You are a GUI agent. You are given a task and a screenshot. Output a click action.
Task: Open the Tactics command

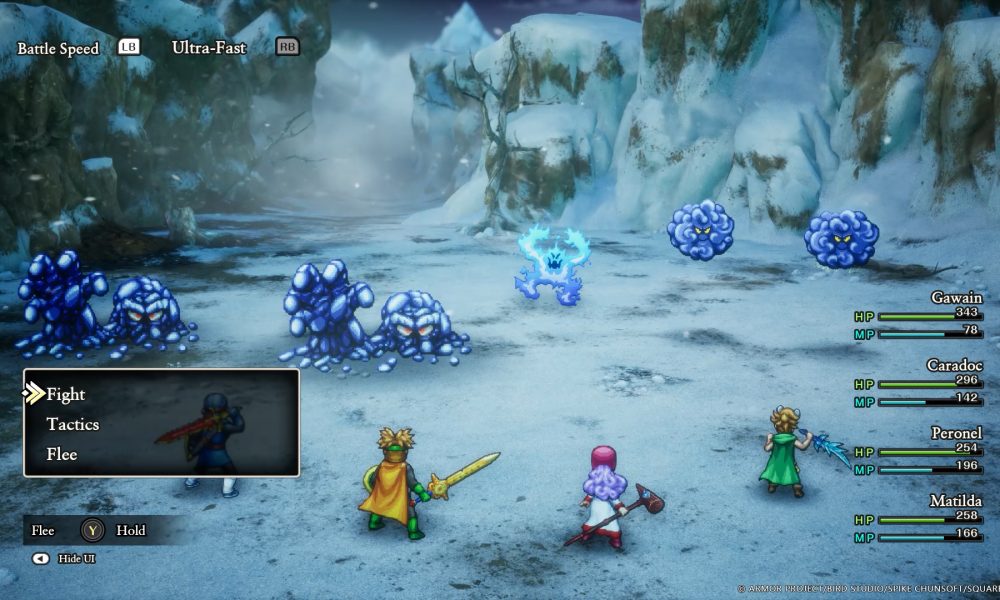(x=73, y=424)
